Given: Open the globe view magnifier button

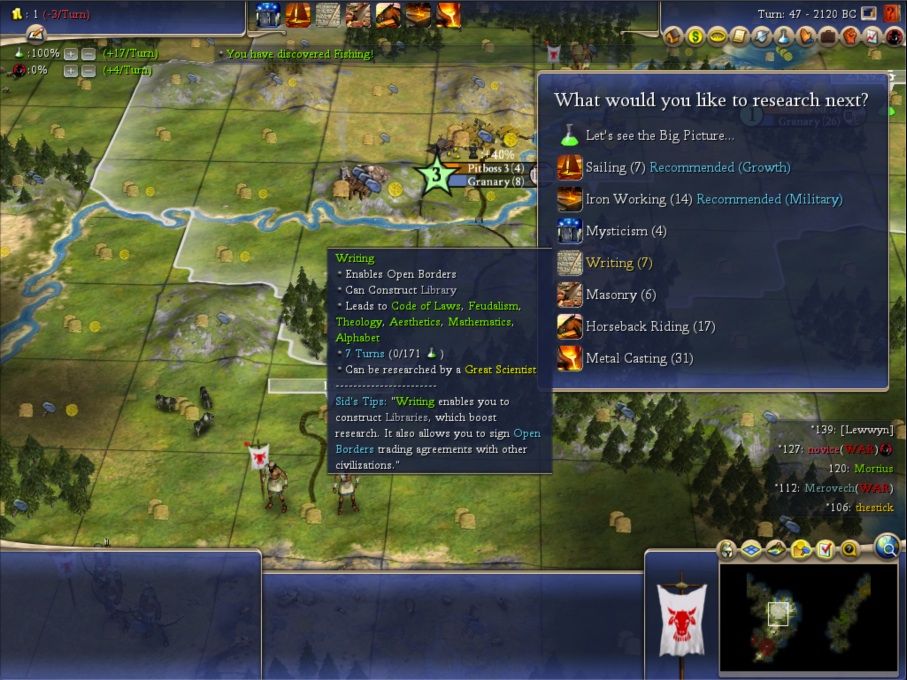Looking at the screenshot, I should 885,546.
